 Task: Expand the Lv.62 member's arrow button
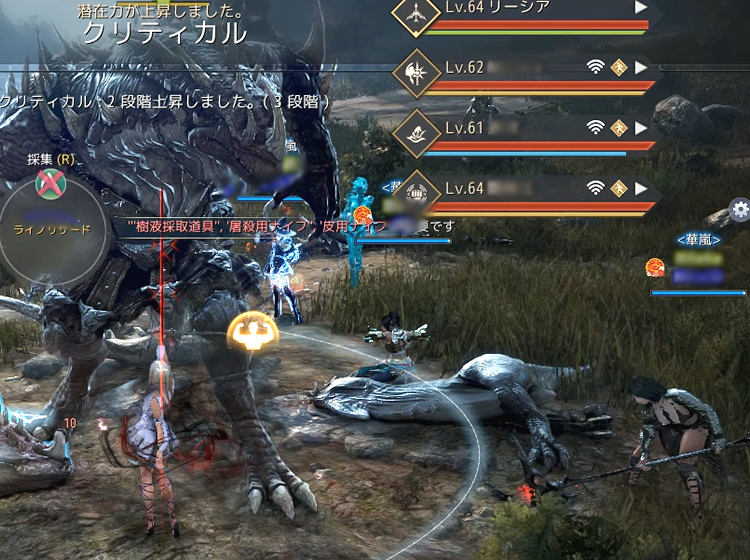pos(642,68)
